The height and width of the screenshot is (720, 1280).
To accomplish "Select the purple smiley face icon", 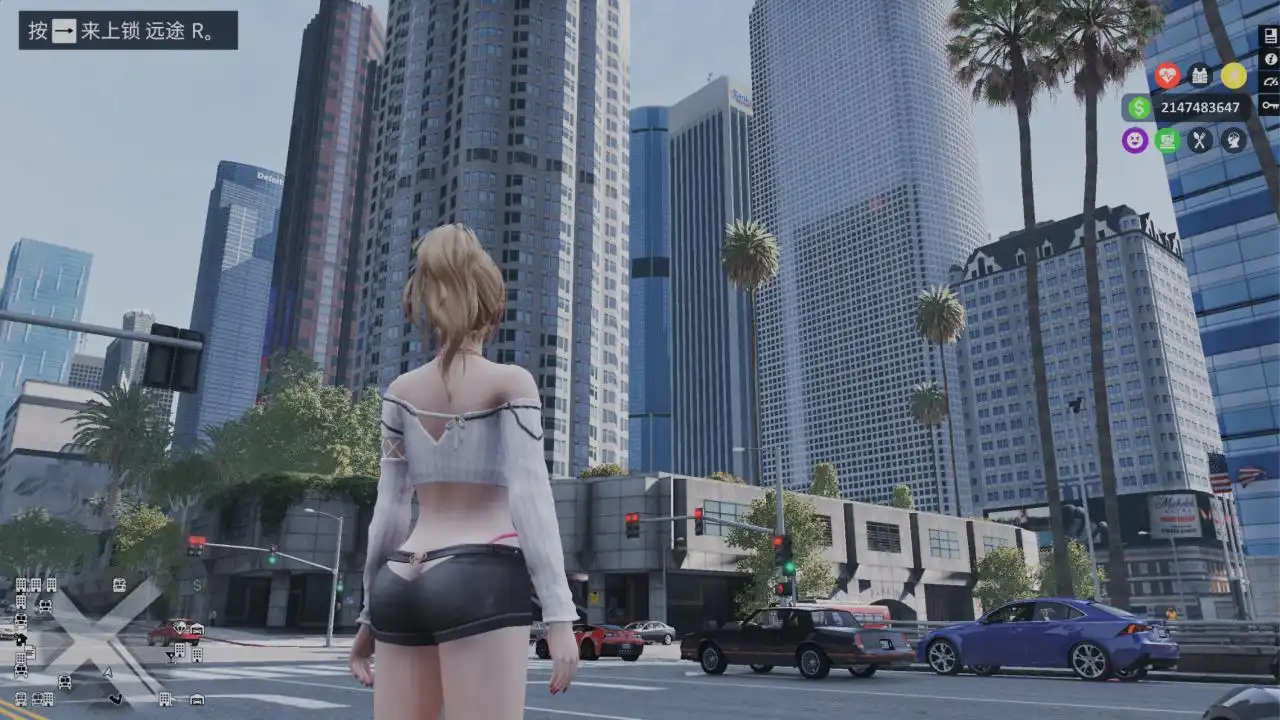I will [1135, 140].
